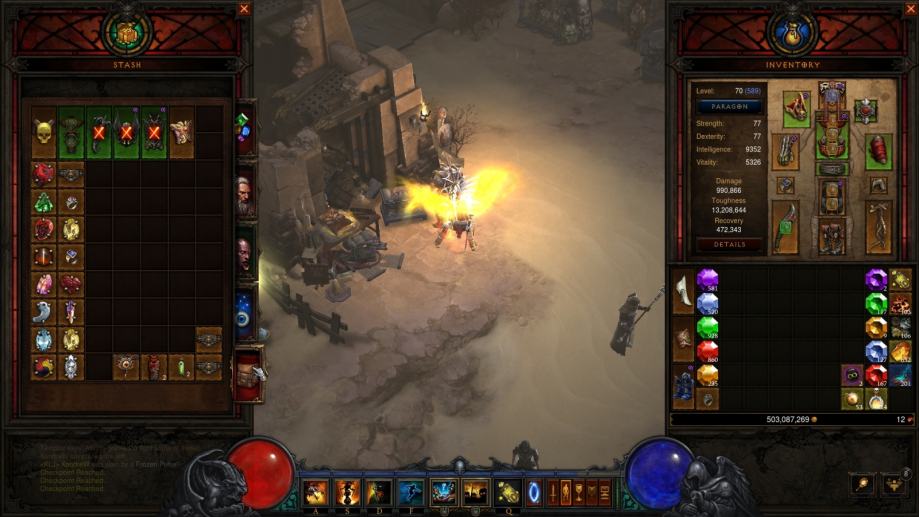
Task: Select the golden skull item in stash
Action: (43, 133)
